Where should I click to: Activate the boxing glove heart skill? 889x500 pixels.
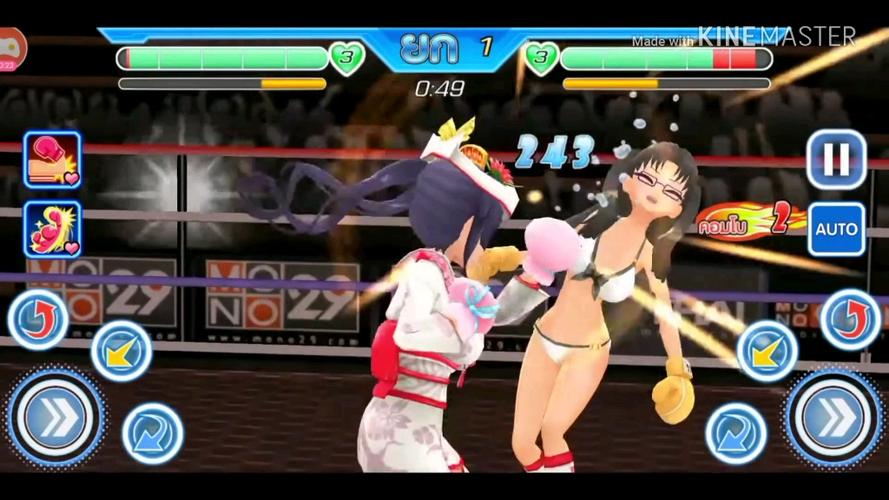coord(52,160)
